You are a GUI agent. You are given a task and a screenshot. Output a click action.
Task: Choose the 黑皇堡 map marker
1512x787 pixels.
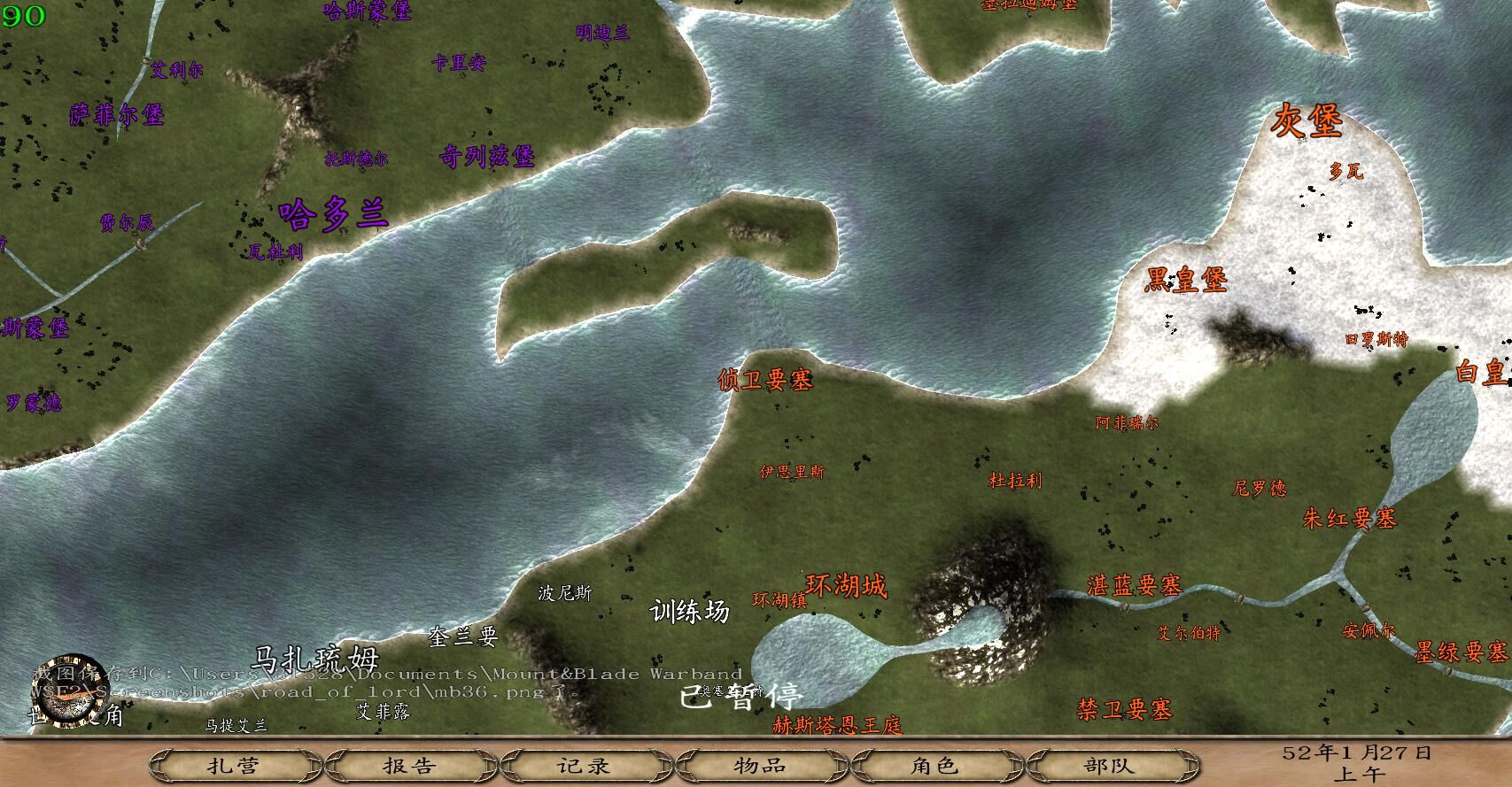(x=1186, y=280)
